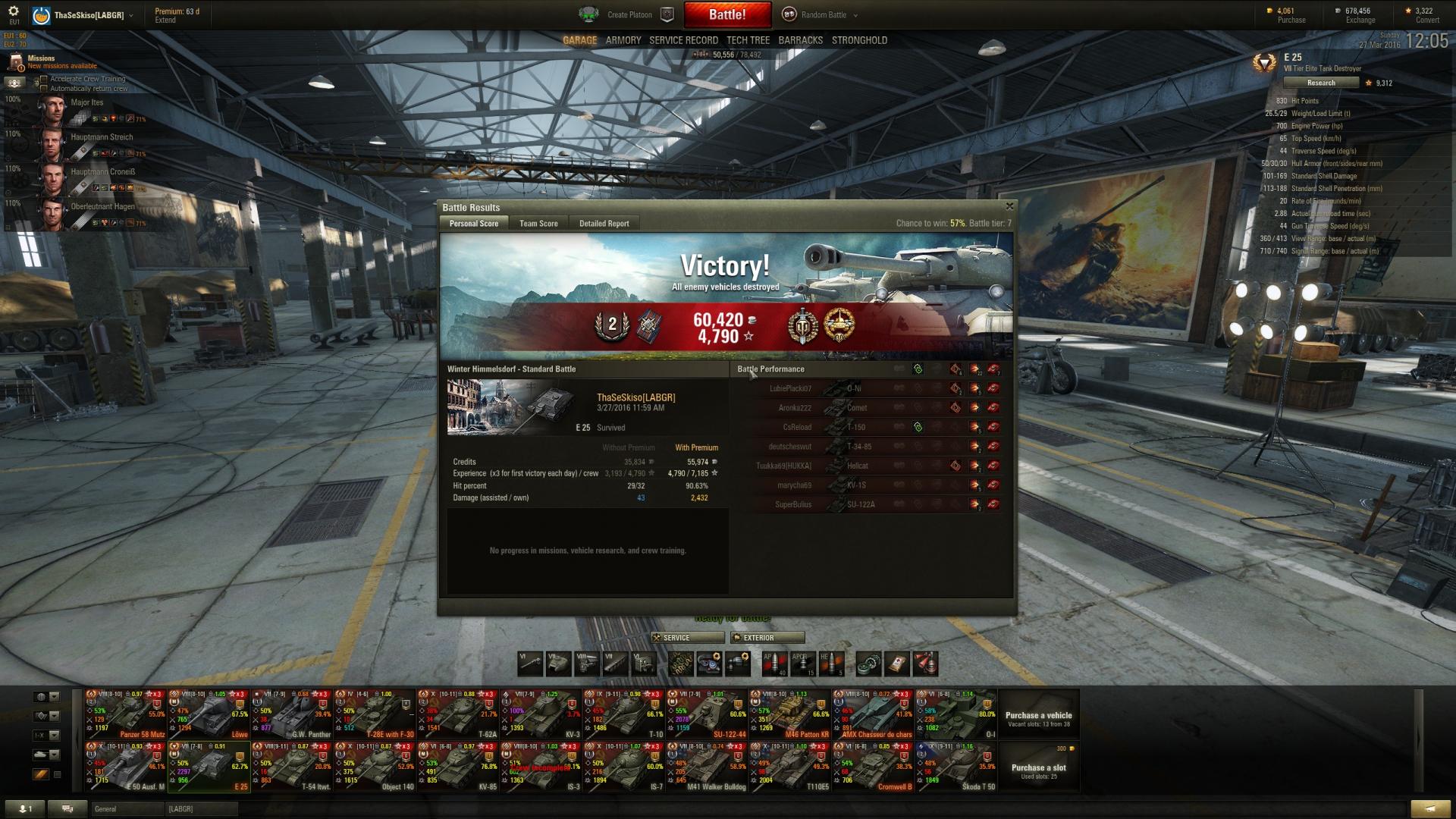The height and width of the screenshot is (819, 1456).
Task: Create a Platoon
Action: 629,14
